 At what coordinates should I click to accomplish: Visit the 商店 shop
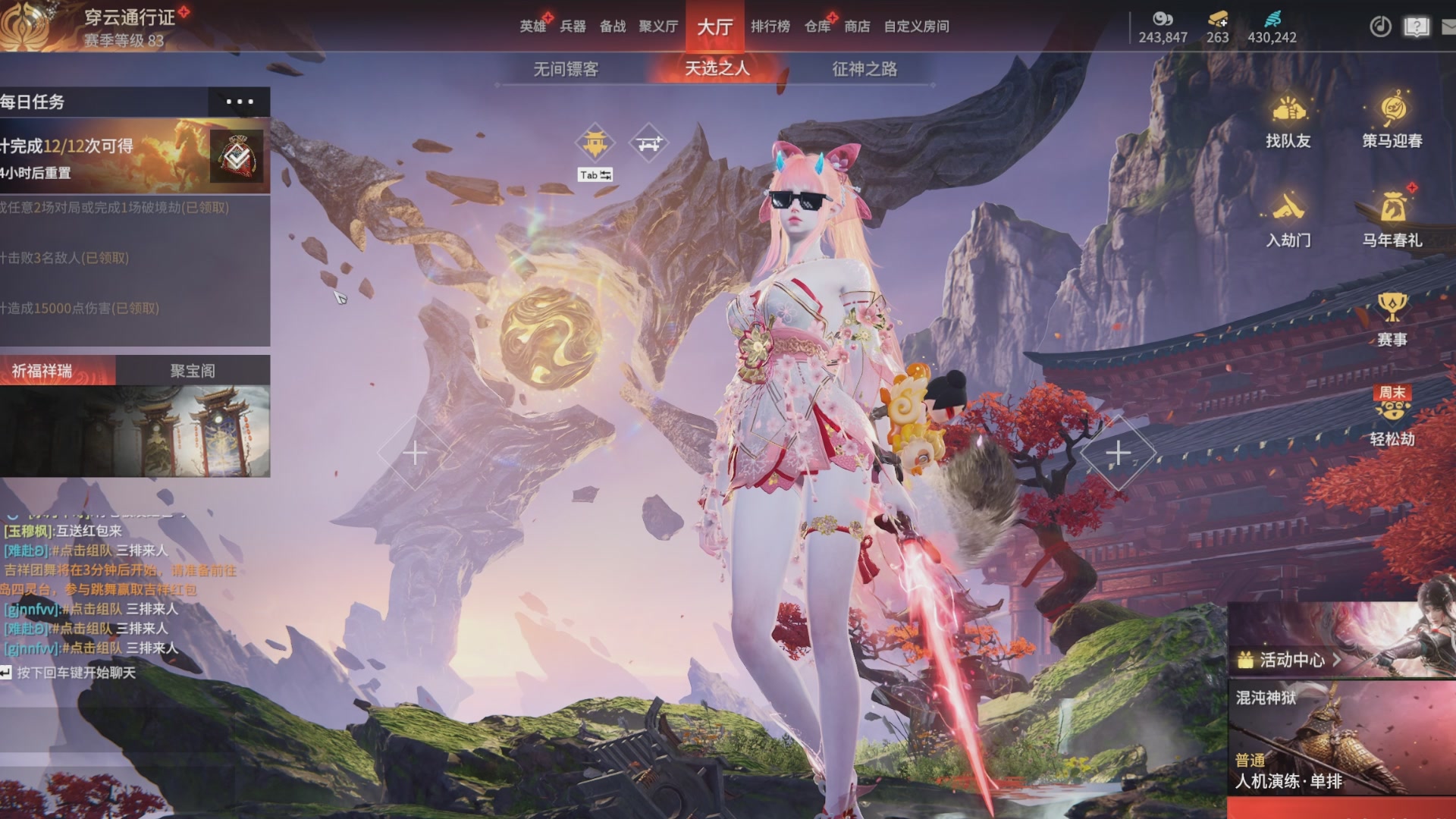click(x=857, y=27)
